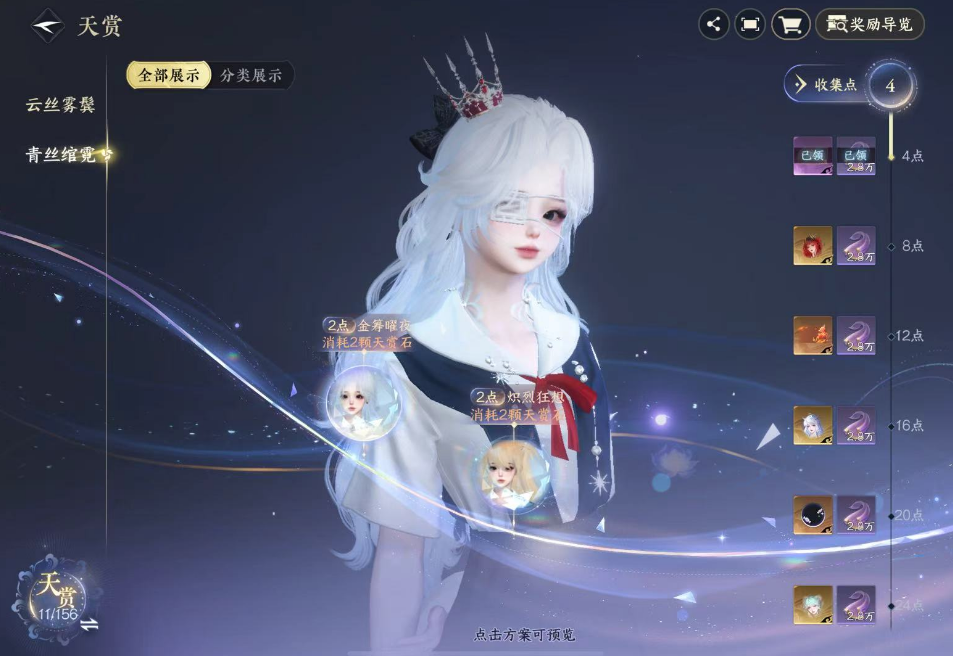Click the swap arrows beside the 天赏 emblem

coord(90,625)
